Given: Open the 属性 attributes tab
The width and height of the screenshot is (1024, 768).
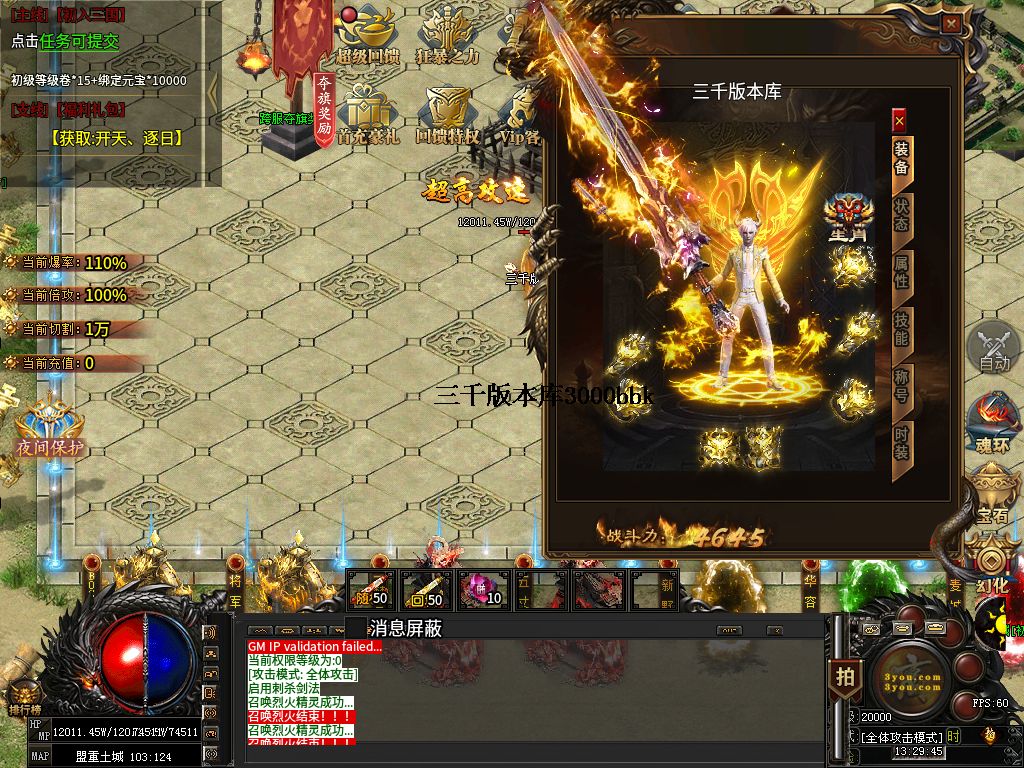Looking at the screenshot, I should (901, 271).
